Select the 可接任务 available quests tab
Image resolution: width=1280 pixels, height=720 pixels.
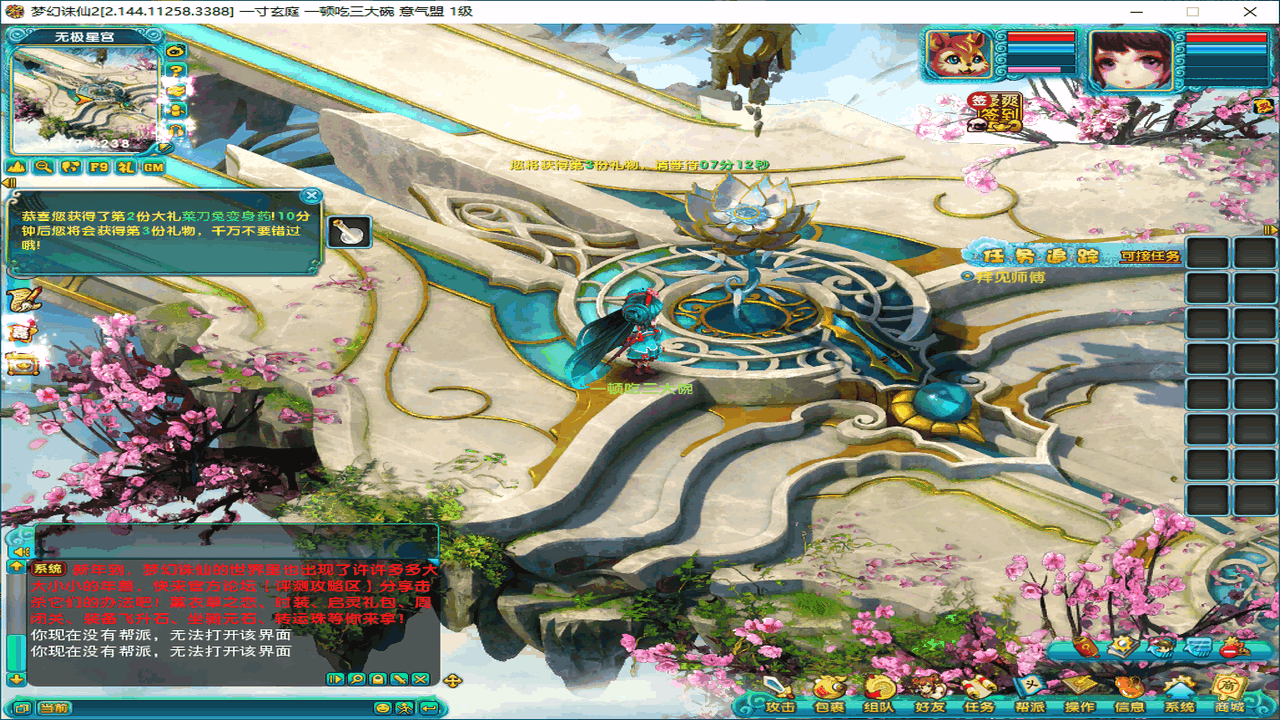click(1150, 256)
